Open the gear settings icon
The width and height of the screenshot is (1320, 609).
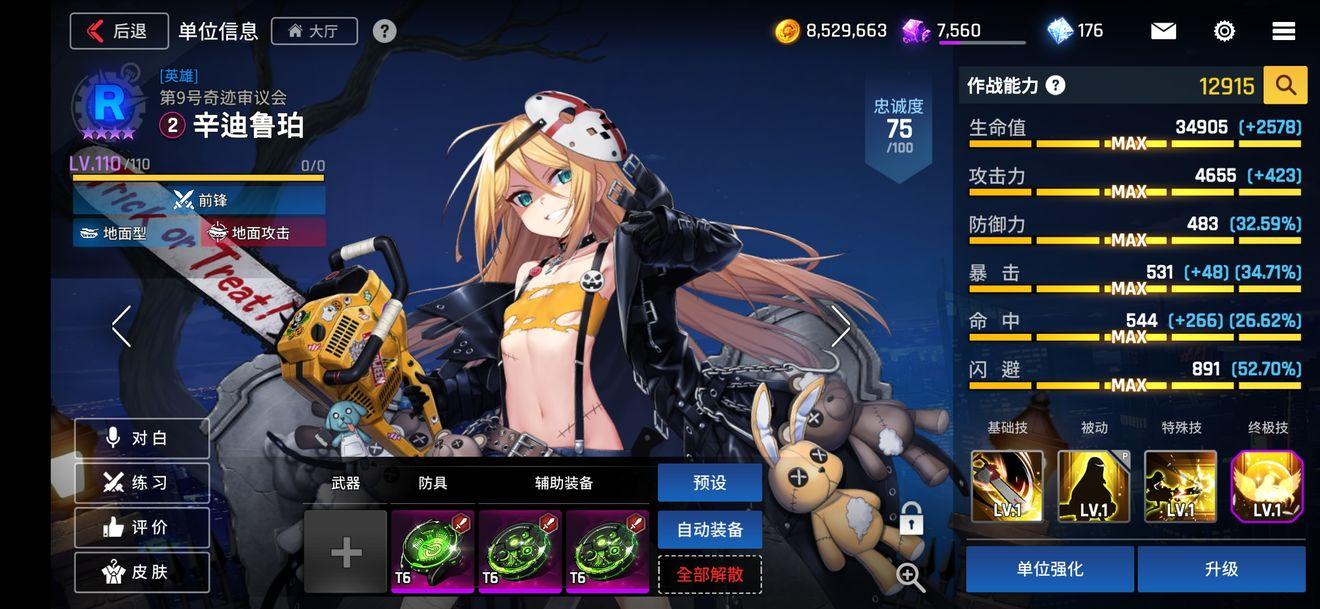pyautogui.click(x=1224, y=31)
